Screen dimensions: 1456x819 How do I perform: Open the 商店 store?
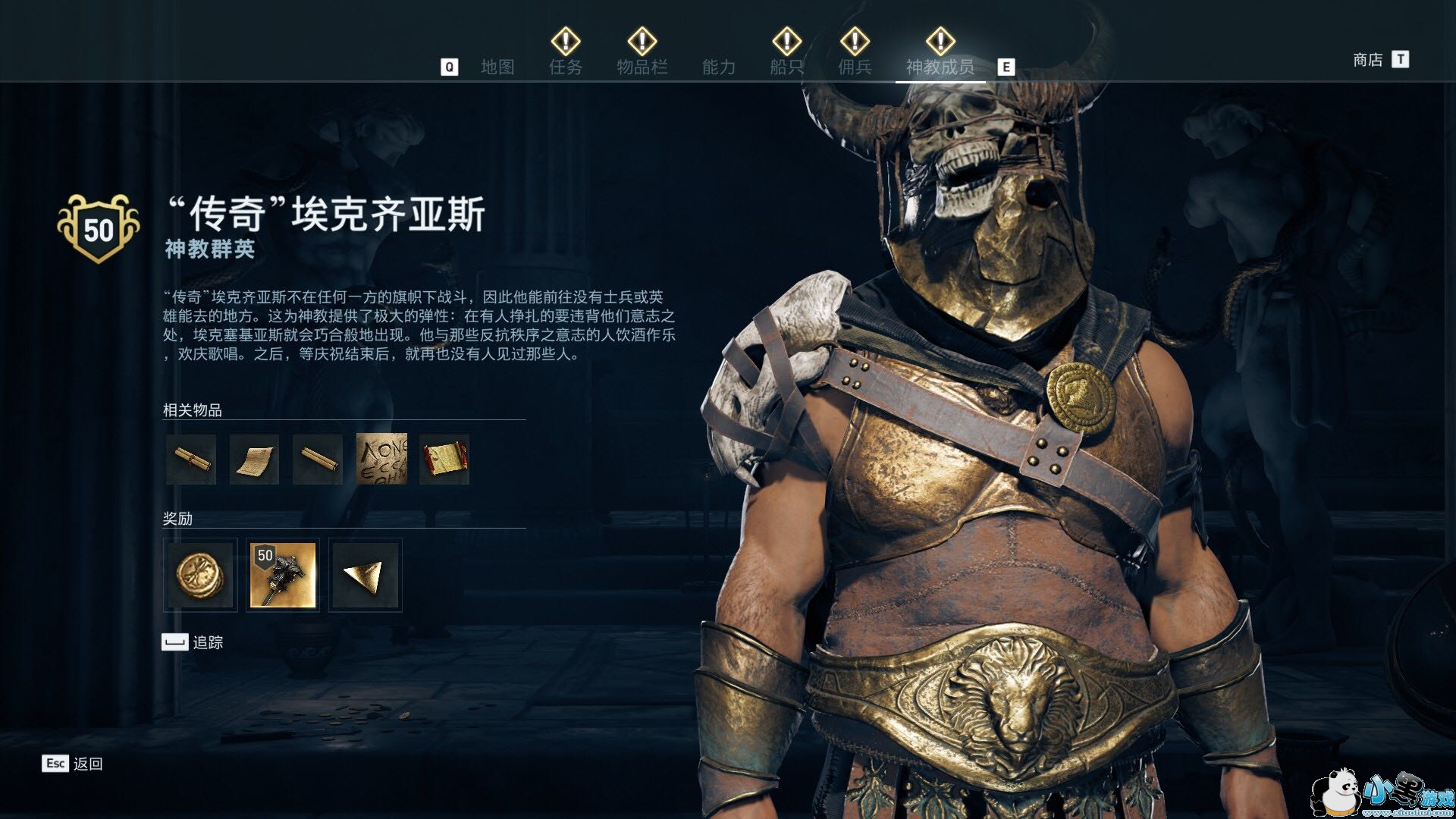point(1368,60)
